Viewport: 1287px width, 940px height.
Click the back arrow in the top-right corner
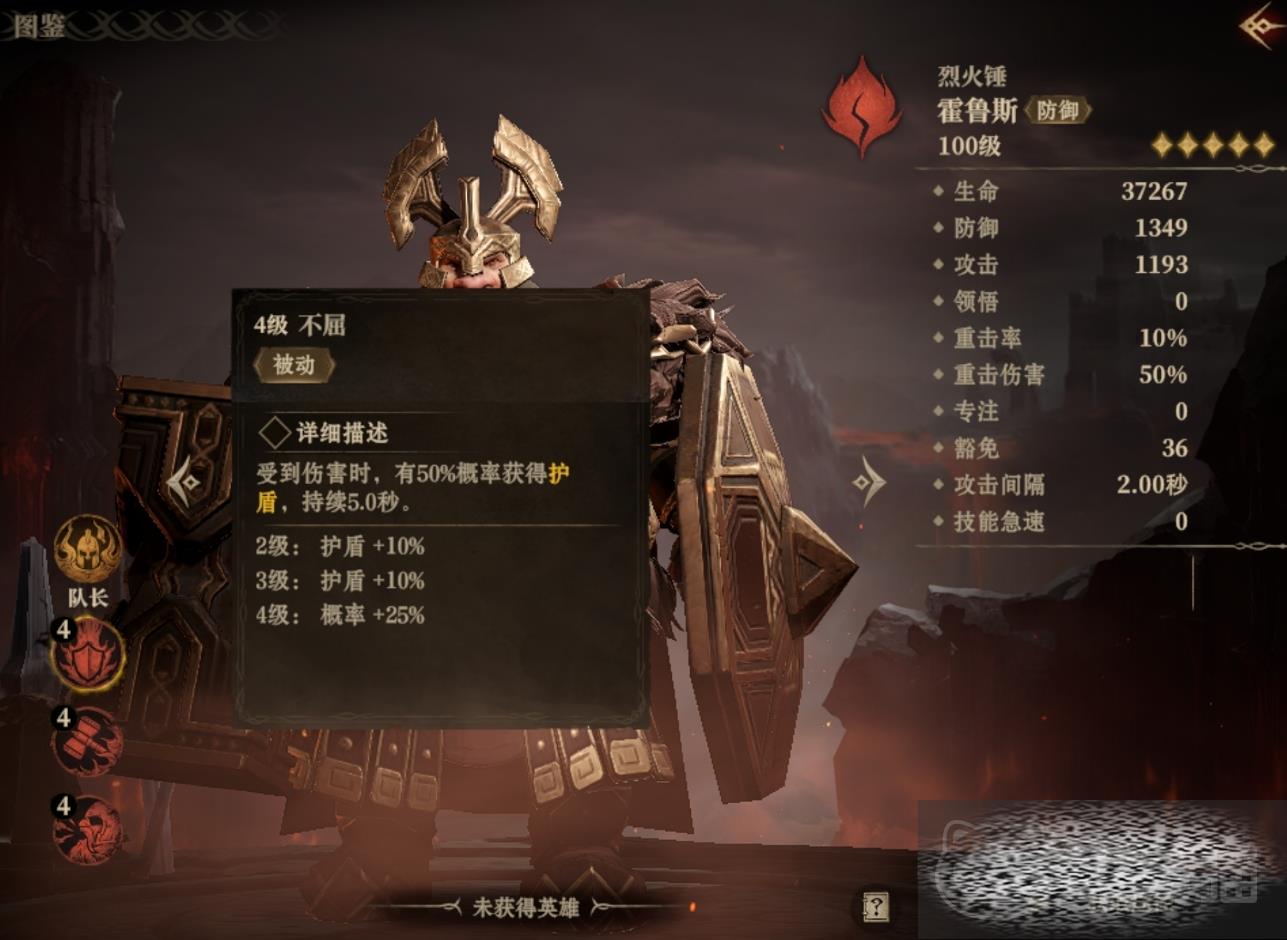tap(1261, 26)
